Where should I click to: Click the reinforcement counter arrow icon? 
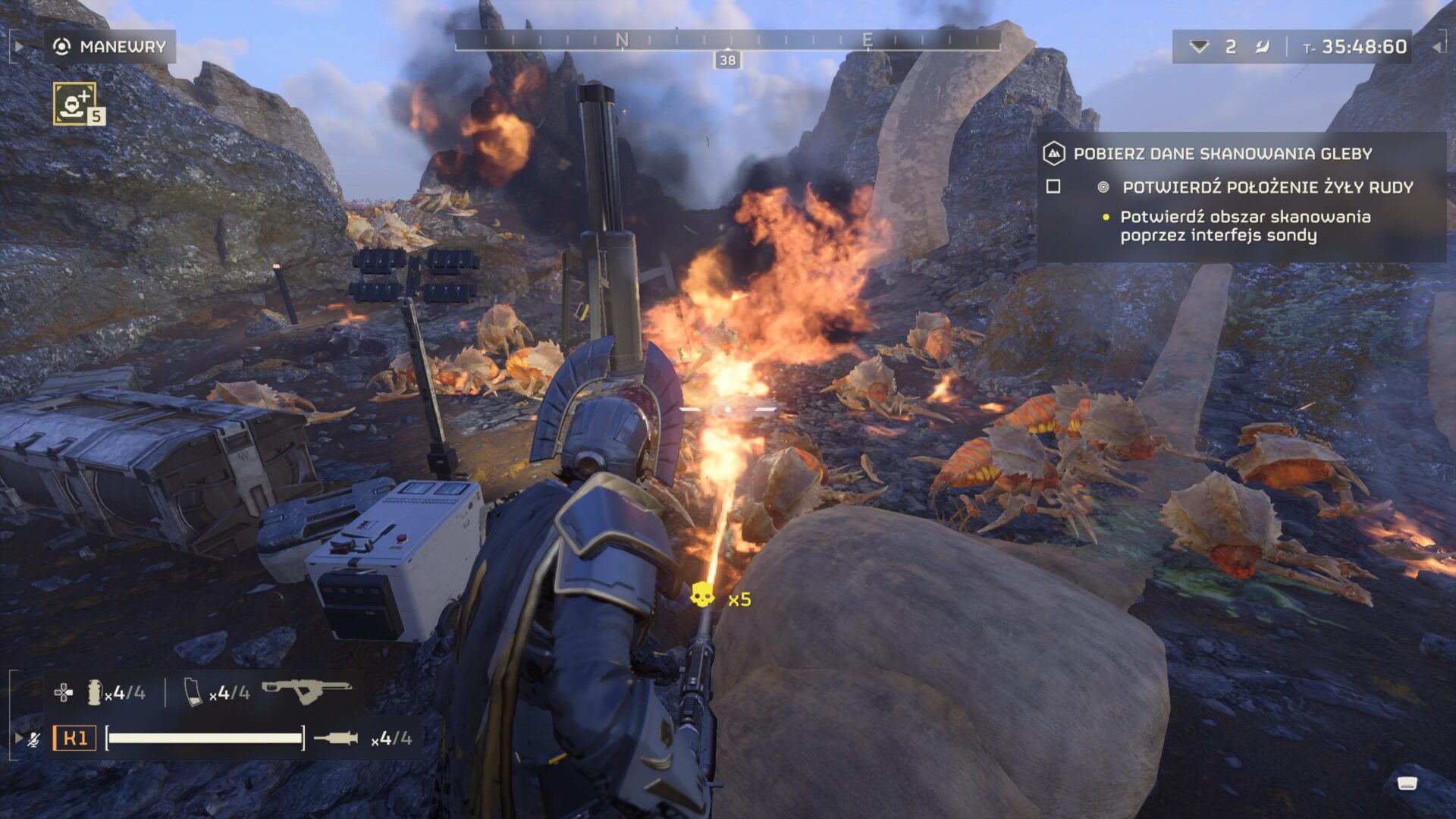click(x=1199, y=47)
